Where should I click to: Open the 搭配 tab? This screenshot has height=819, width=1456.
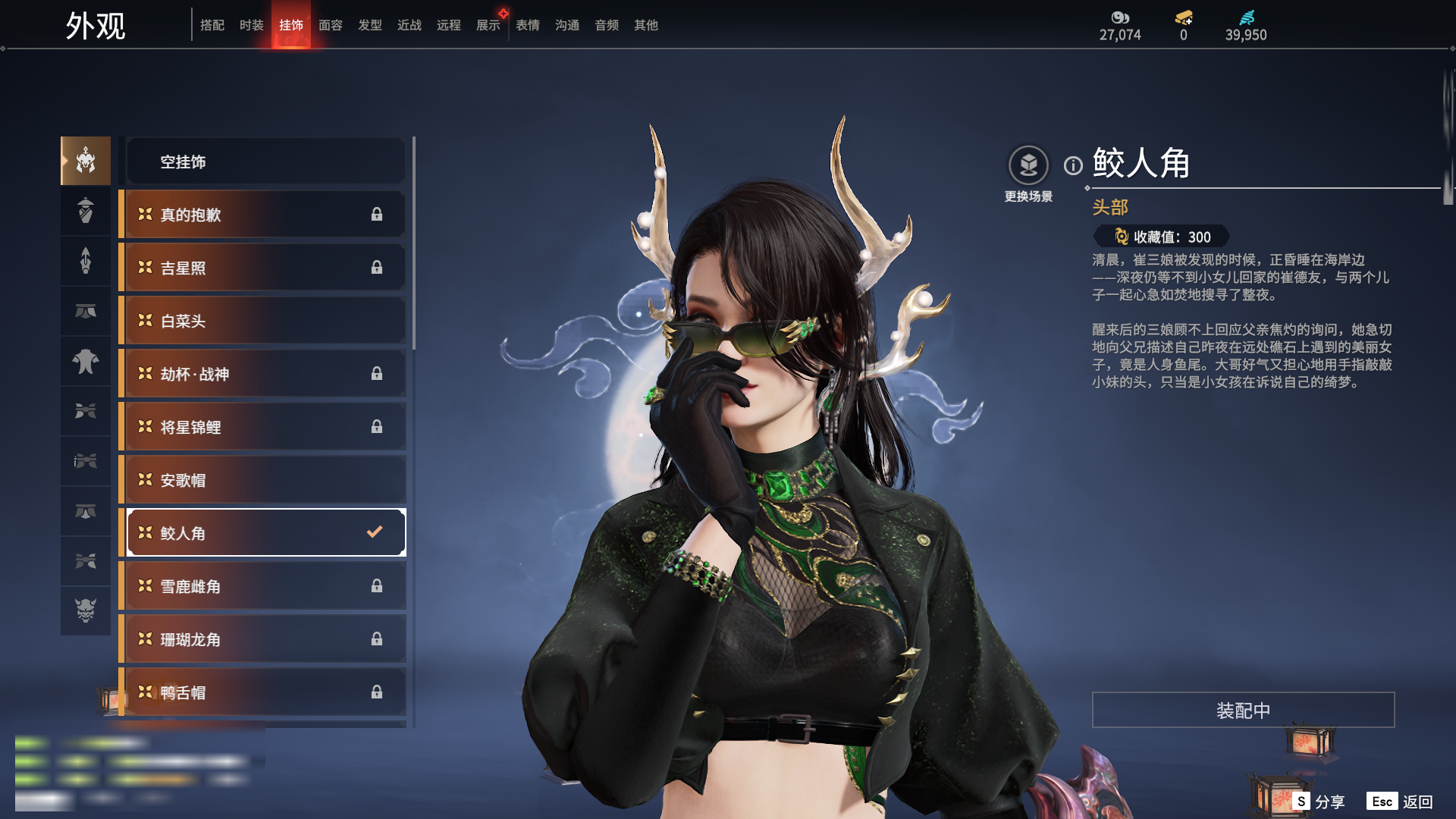[x=212, y=25]
